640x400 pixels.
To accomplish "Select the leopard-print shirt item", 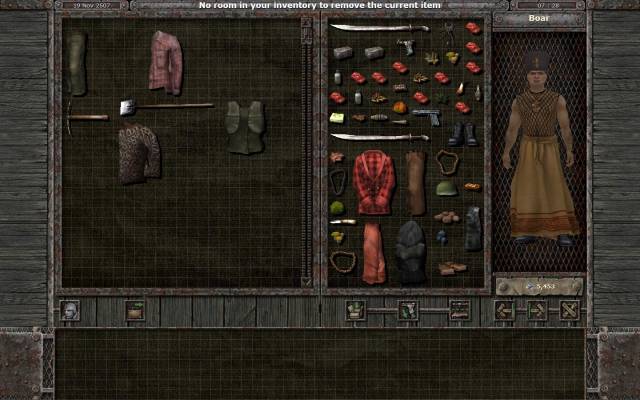I will 139,154.
